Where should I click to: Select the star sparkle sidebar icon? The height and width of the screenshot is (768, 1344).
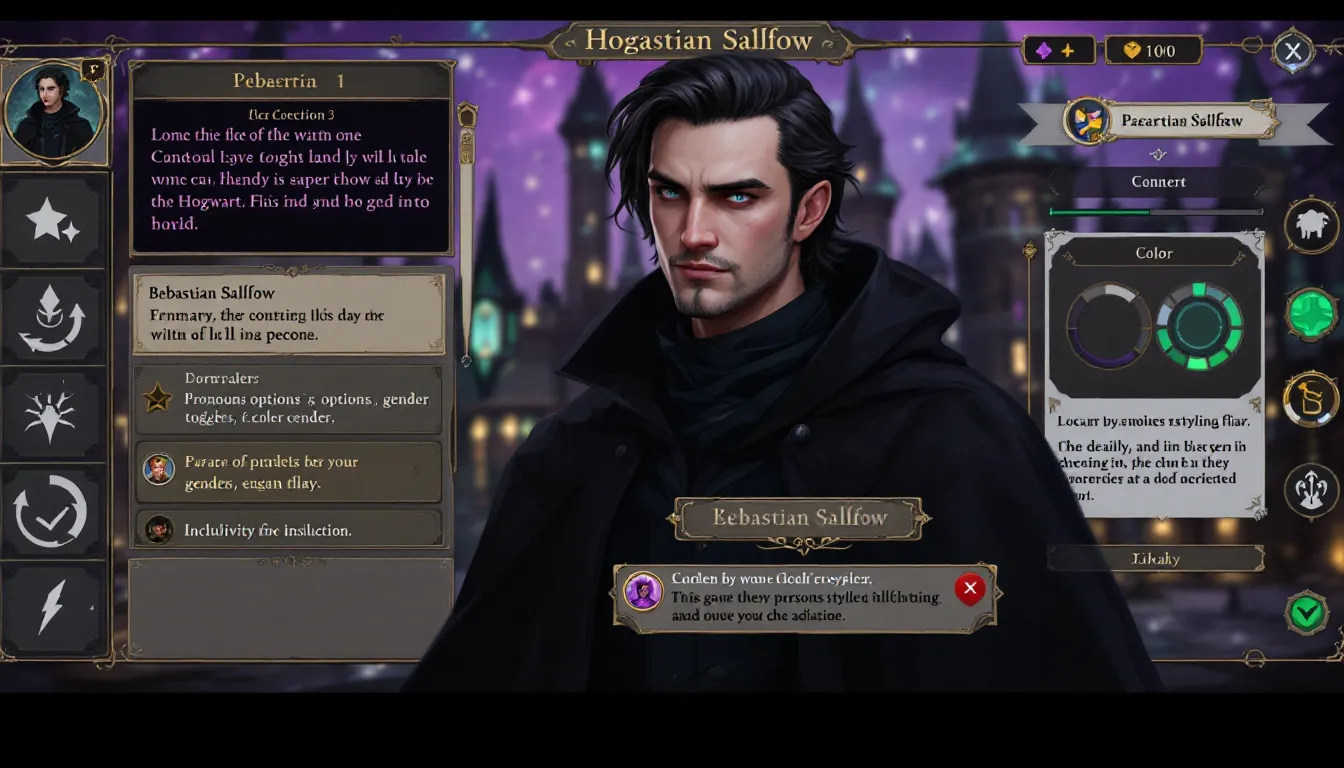click(53, 221)
